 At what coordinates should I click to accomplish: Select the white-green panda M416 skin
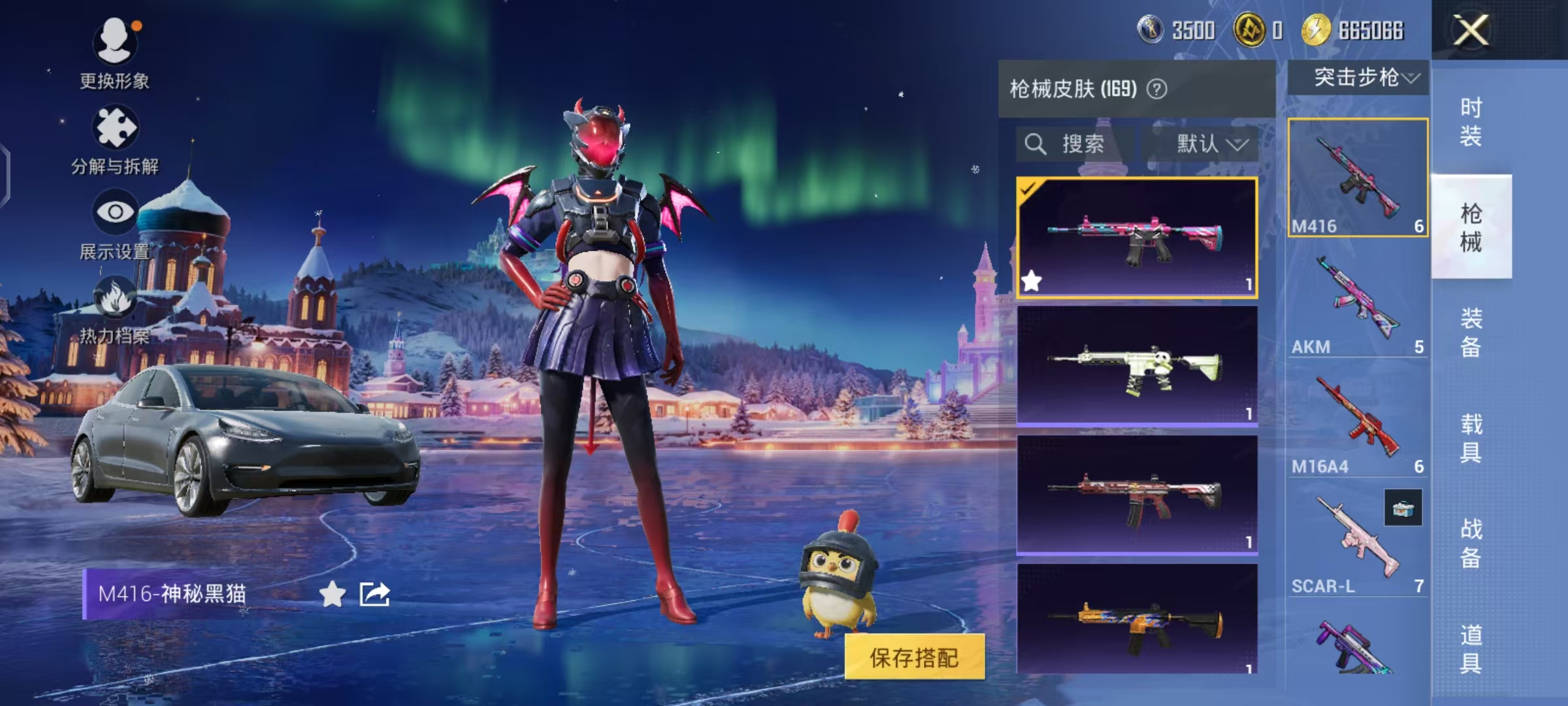click(x=1136, y=367)
